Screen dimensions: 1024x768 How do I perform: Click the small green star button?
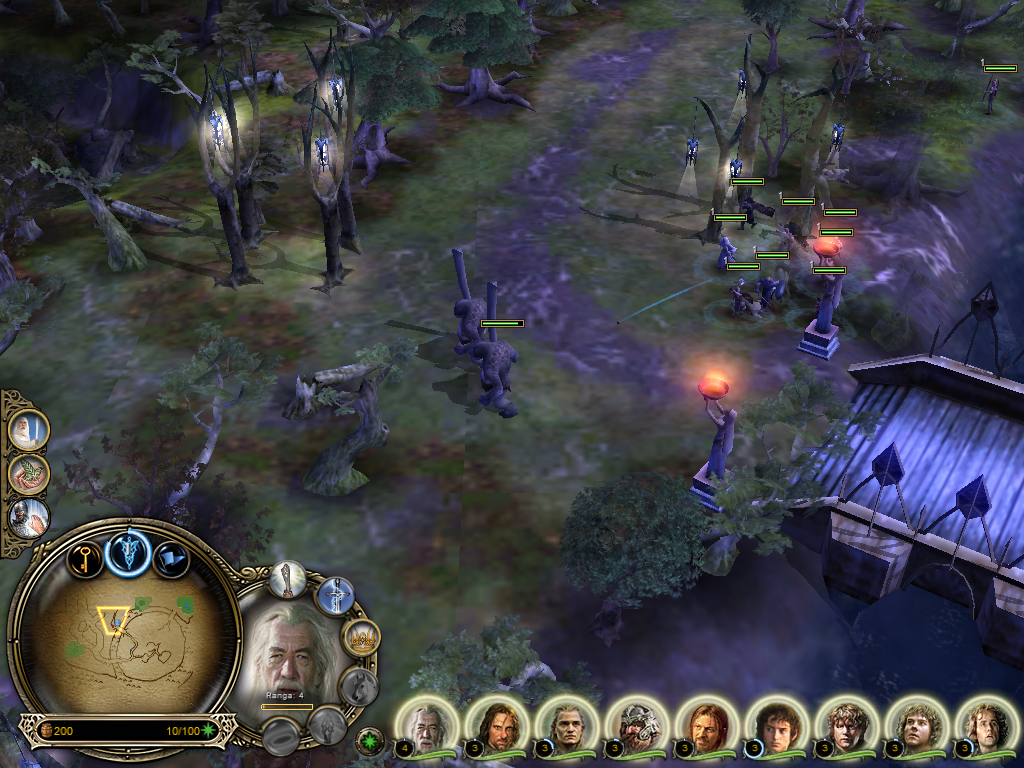(370, 742)
